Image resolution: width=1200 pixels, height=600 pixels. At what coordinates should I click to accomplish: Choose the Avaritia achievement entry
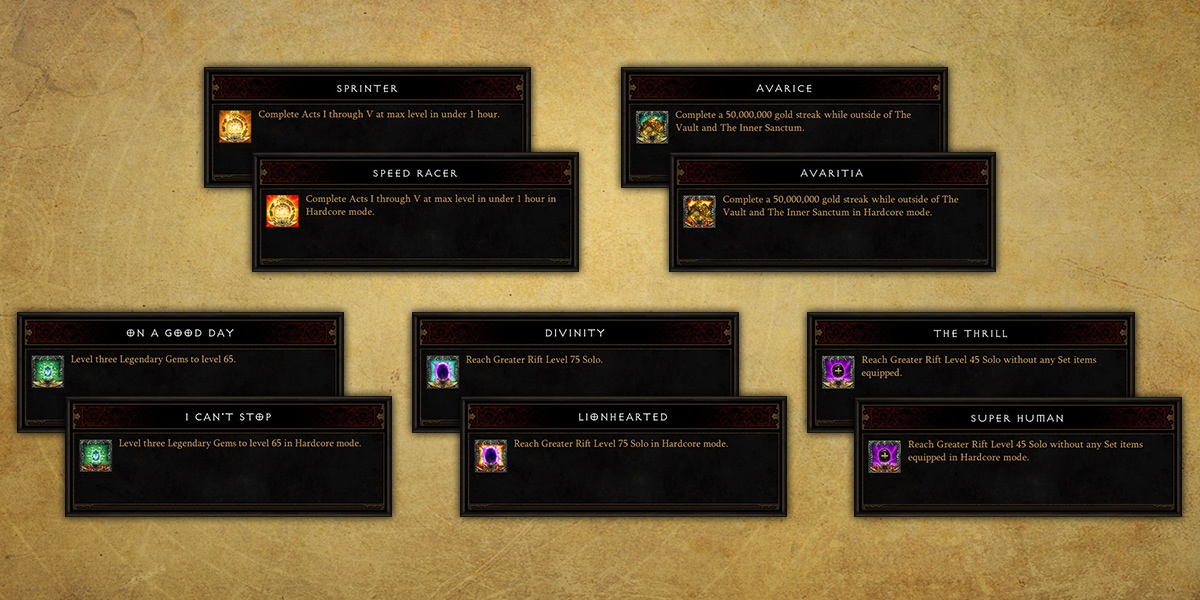pos(832,173)
